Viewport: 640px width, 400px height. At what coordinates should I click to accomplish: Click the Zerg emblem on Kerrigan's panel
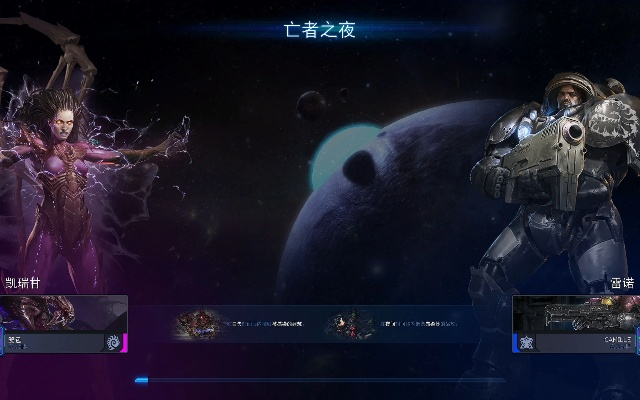[113, 342]
